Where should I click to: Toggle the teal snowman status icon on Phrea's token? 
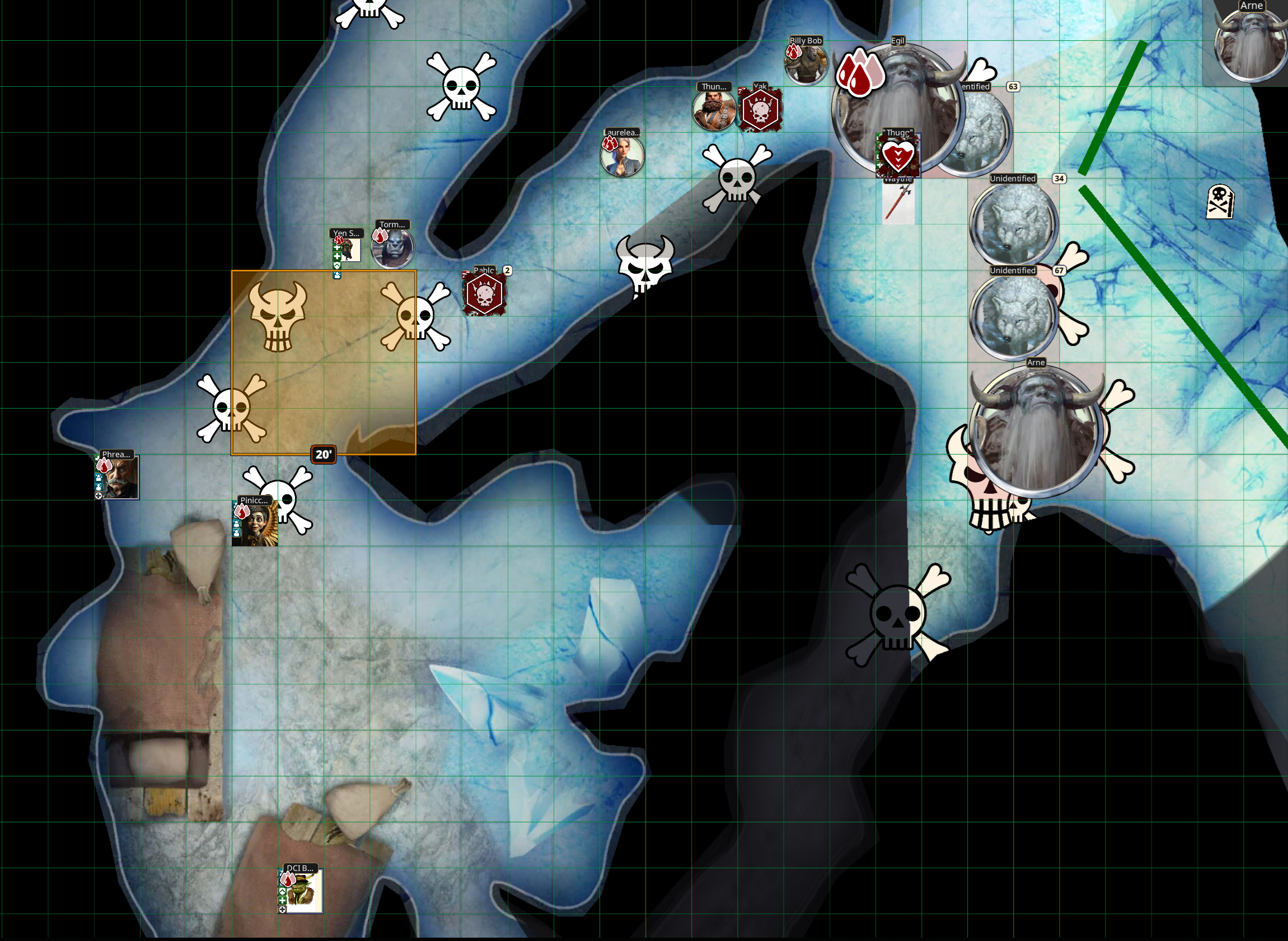(99, 488)
